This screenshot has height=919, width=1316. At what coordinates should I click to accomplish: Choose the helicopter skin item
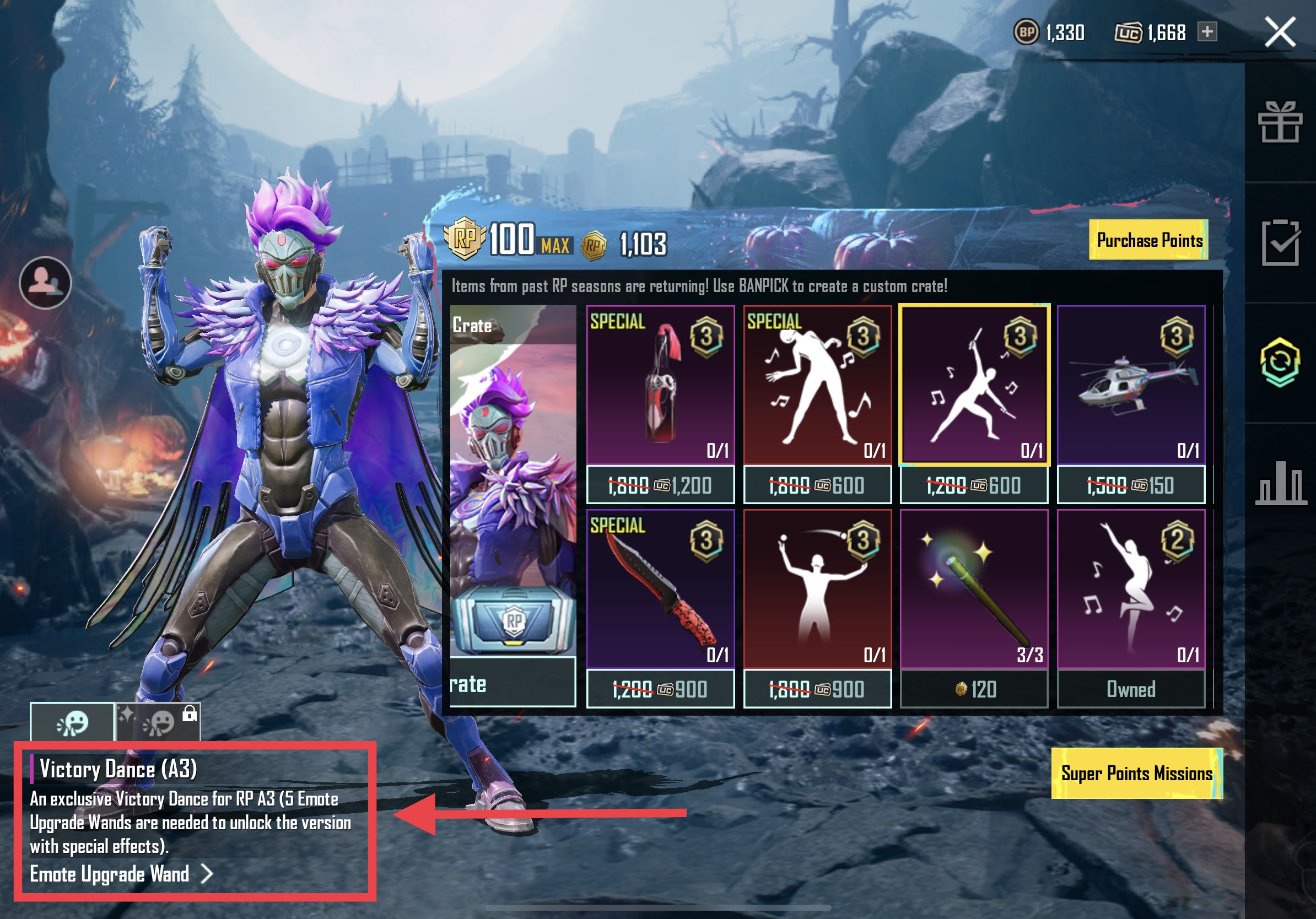click(x=1131, y=385)
